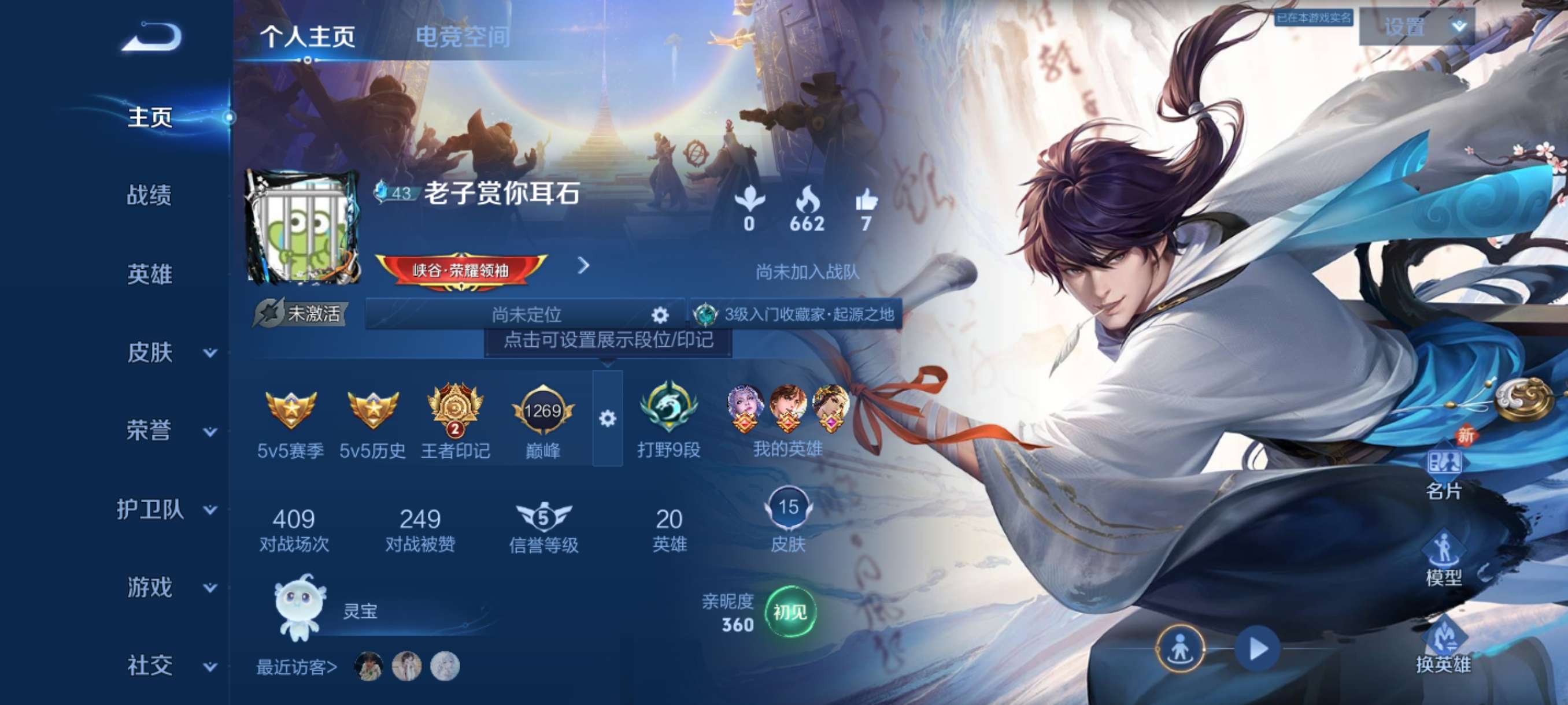This screenshot has width=1568, height=705.
Task: Expand the 荣誉 sidebar section
Action: (x=150, y=430)
